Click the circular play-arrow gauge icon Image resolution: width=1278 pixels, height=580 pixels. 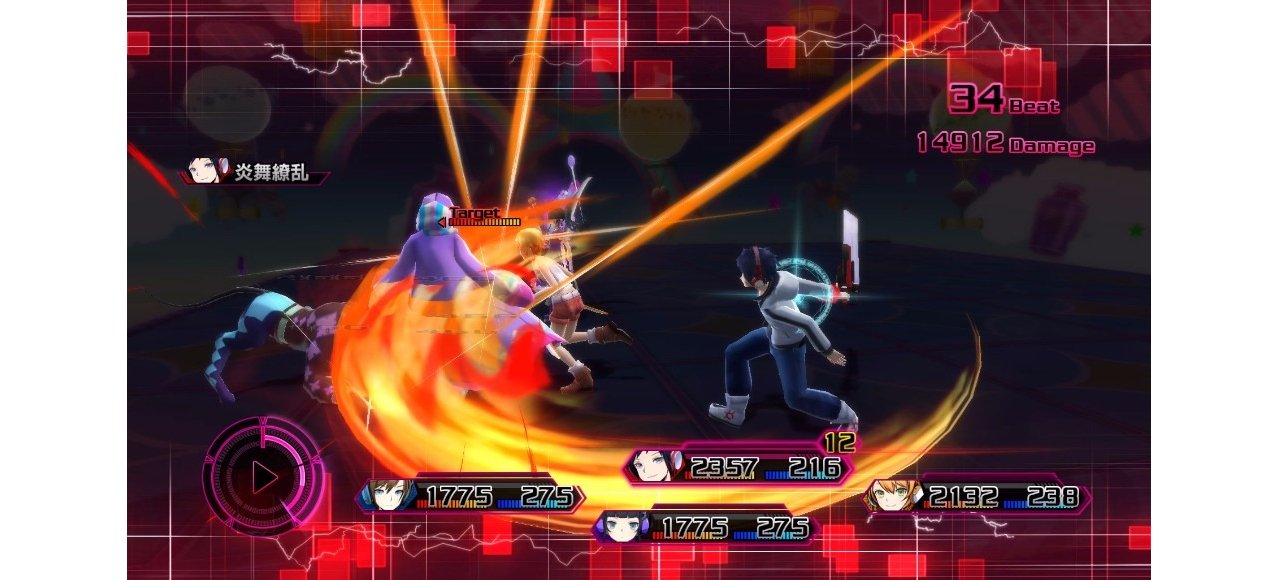pyautogui.click(x=264, y=477)
